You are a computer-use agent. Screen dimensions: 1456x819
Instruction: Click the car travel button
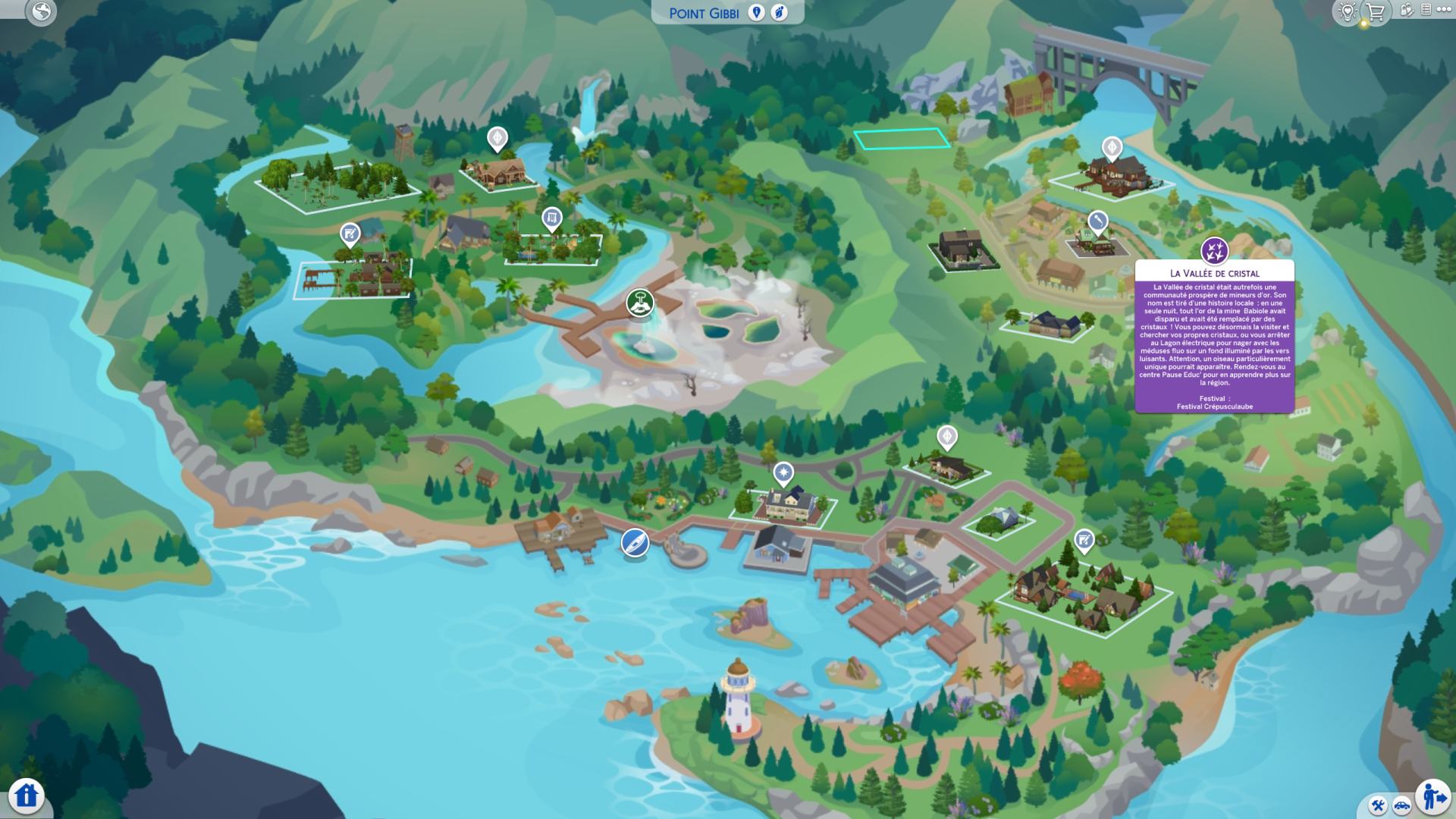1401,805
